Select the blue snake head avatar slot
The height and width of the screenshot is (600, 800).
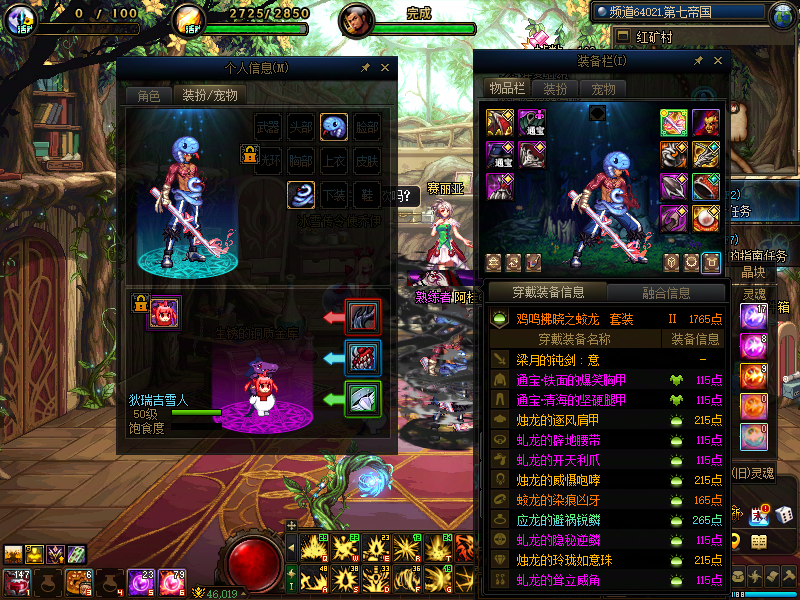tap(334, 127)
